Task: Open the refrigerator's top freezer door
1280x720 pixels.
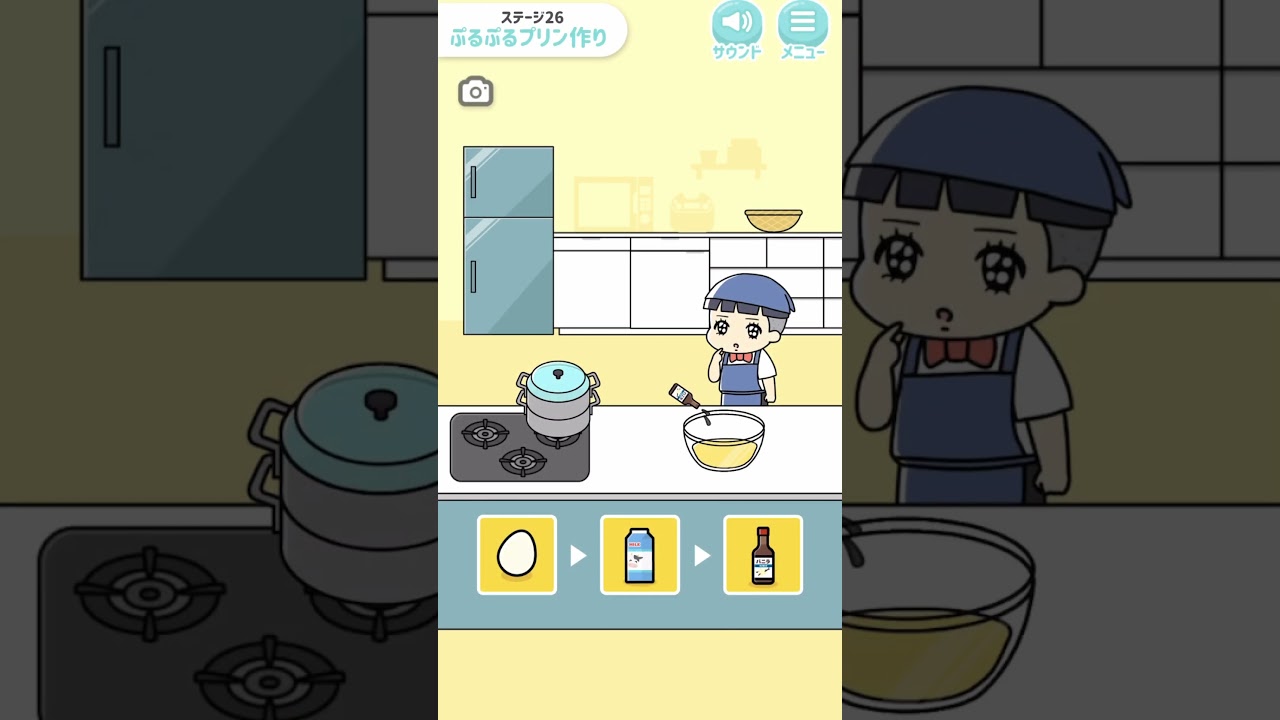Action: click(506, 183)
